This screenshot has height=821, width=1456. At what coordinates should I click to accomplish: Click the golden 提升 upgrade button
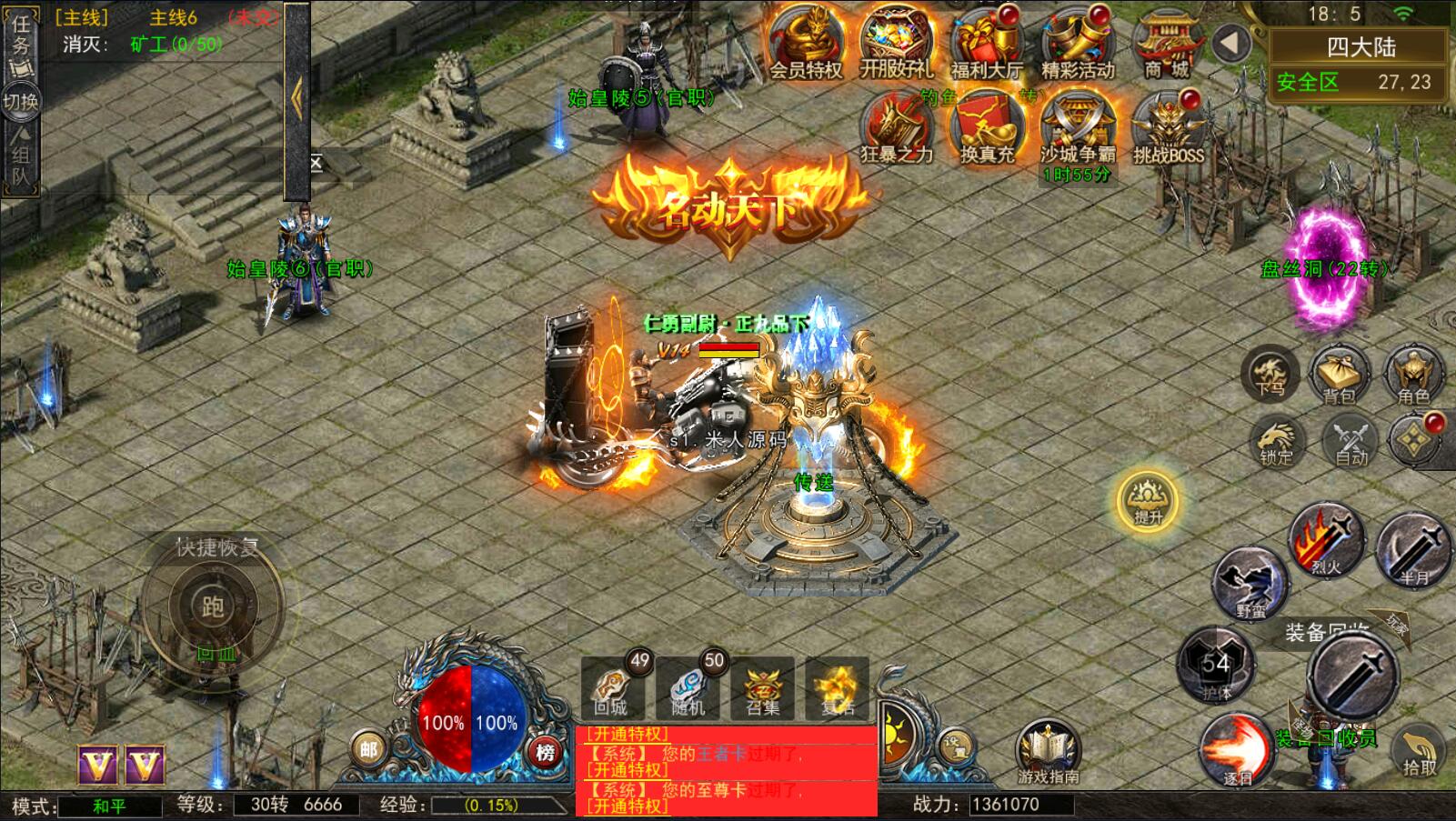coord(1148,499)
